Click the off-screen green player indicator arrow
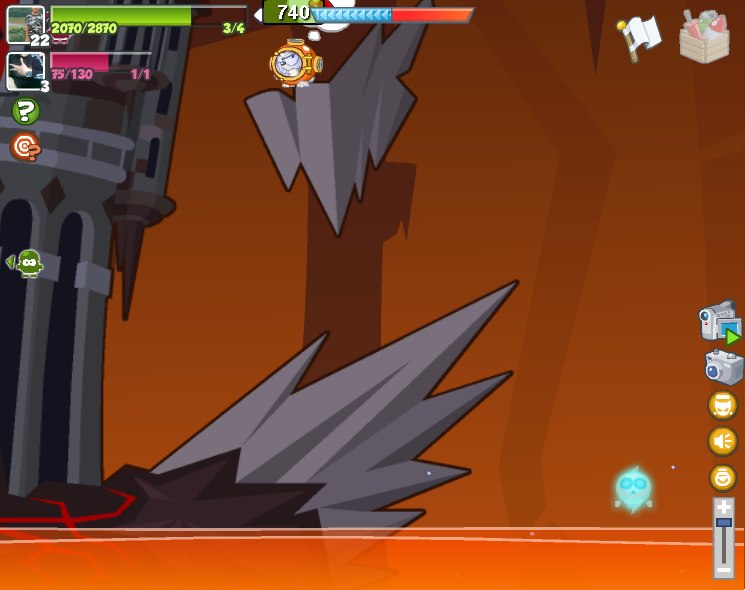Image resolution: width=745 pixels, height=590 pixels. [x=25, y=263]
